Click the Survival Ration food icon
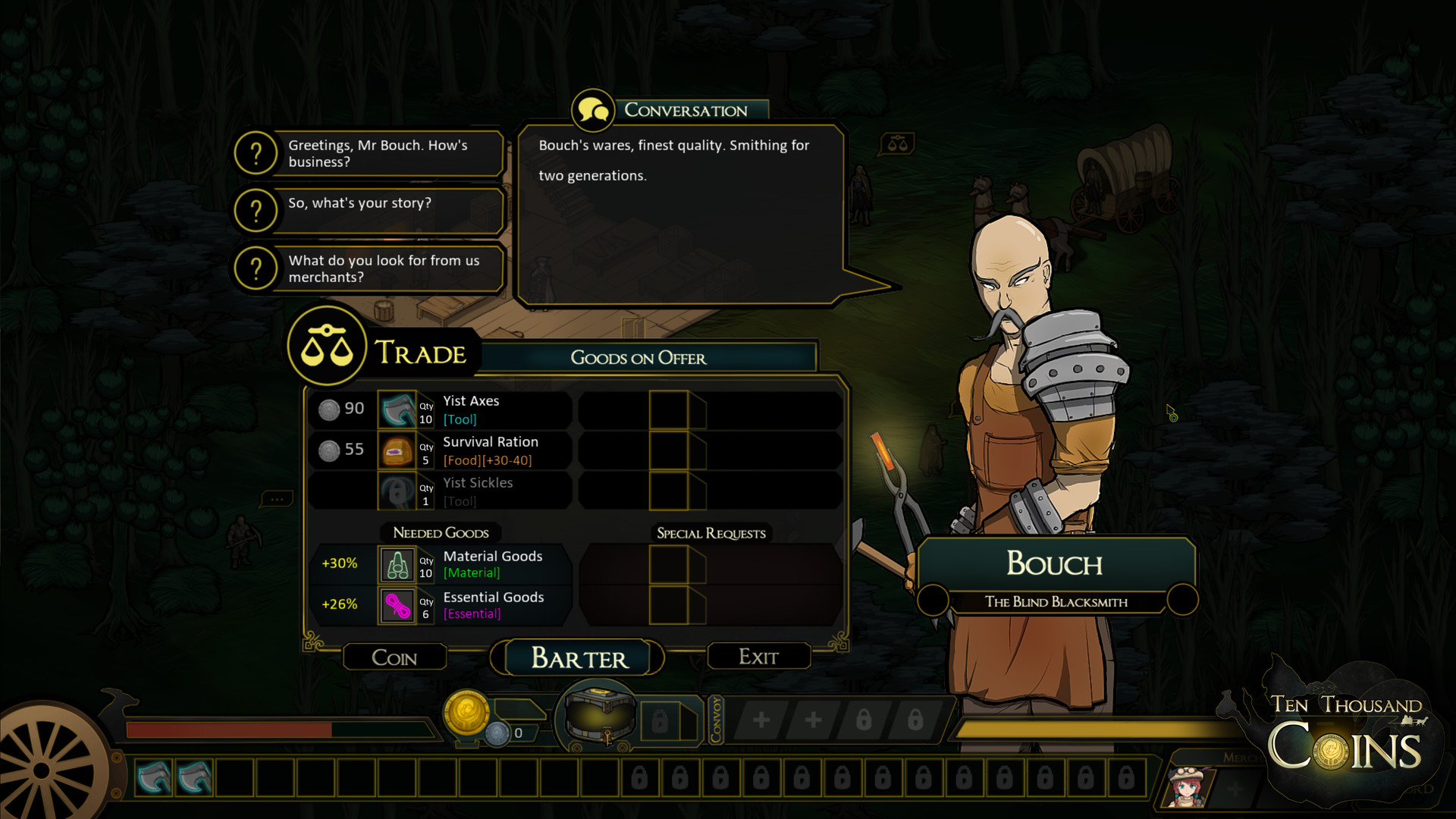Image resolution: width=1456 pixels, height=819 pixels. tap(397, 450)
